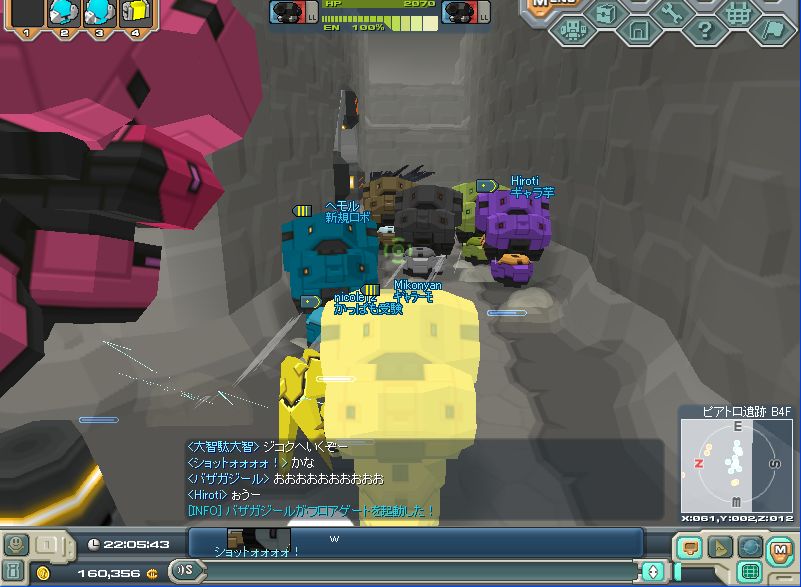
Task: Click the smiley face emote button
Action: [15, 545]
